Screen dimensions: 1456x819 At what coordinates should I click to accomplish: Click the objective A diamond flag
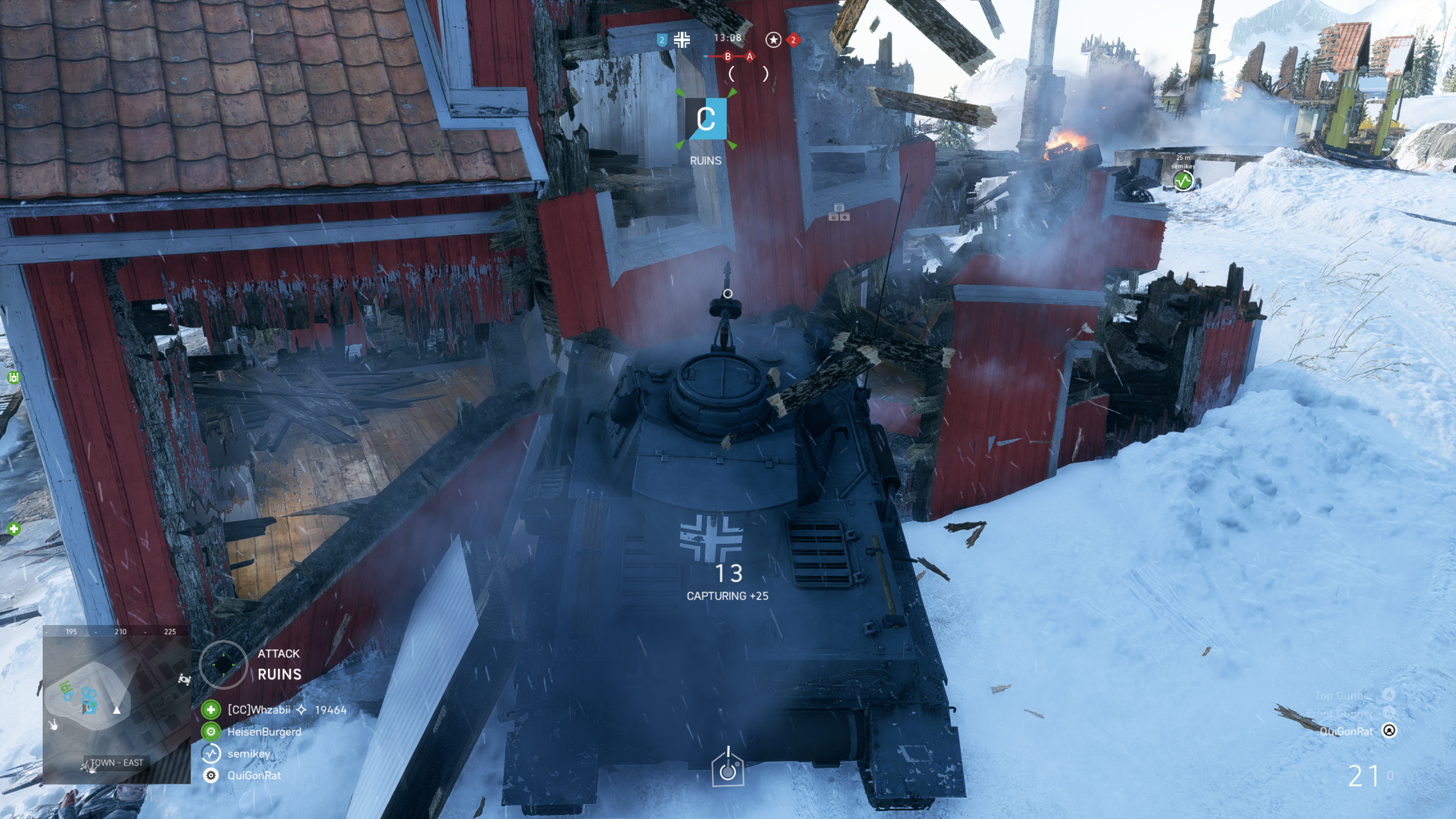point(750,56)
